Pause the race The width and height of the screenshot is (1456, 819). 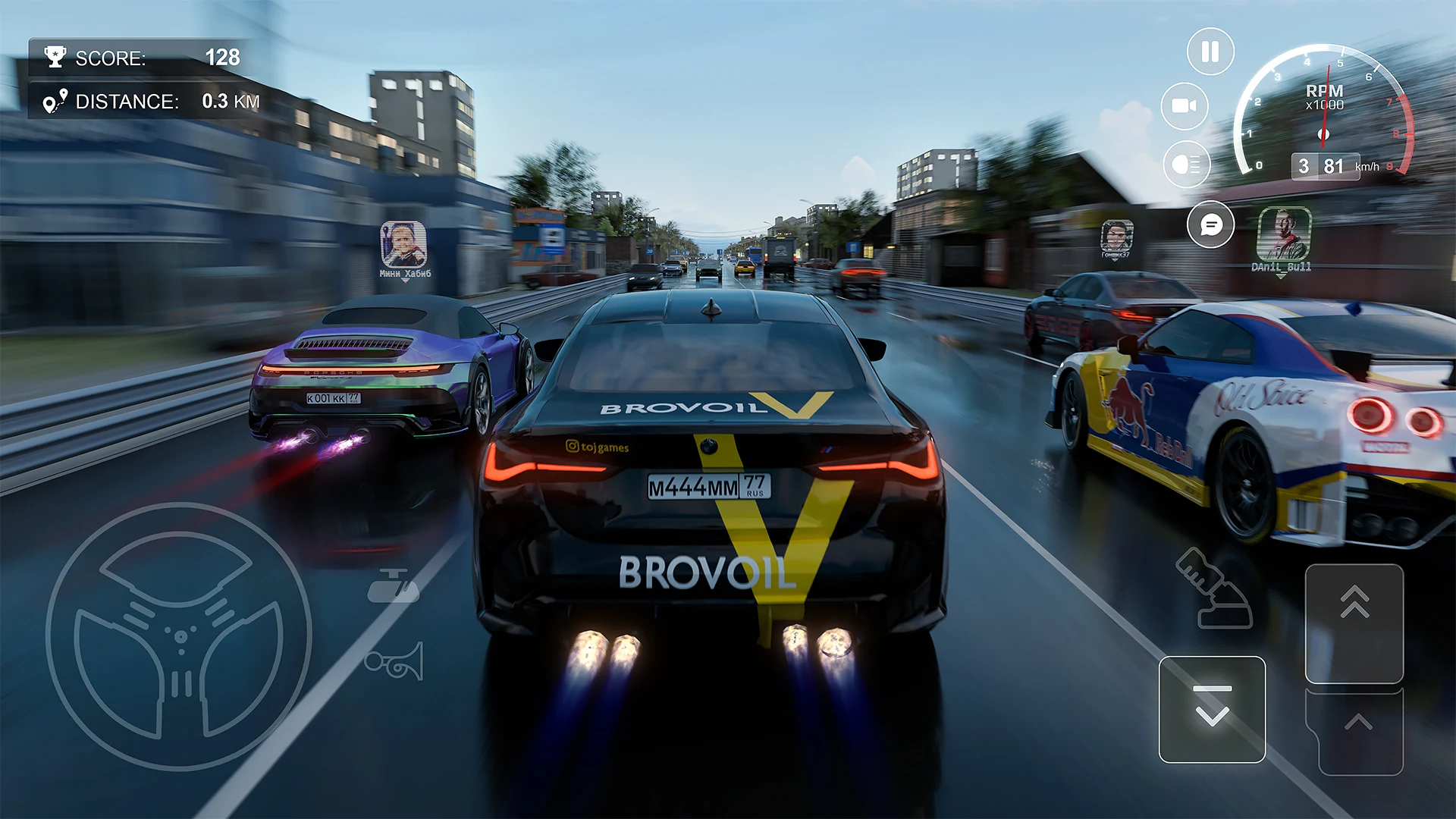pos(1210,52)
